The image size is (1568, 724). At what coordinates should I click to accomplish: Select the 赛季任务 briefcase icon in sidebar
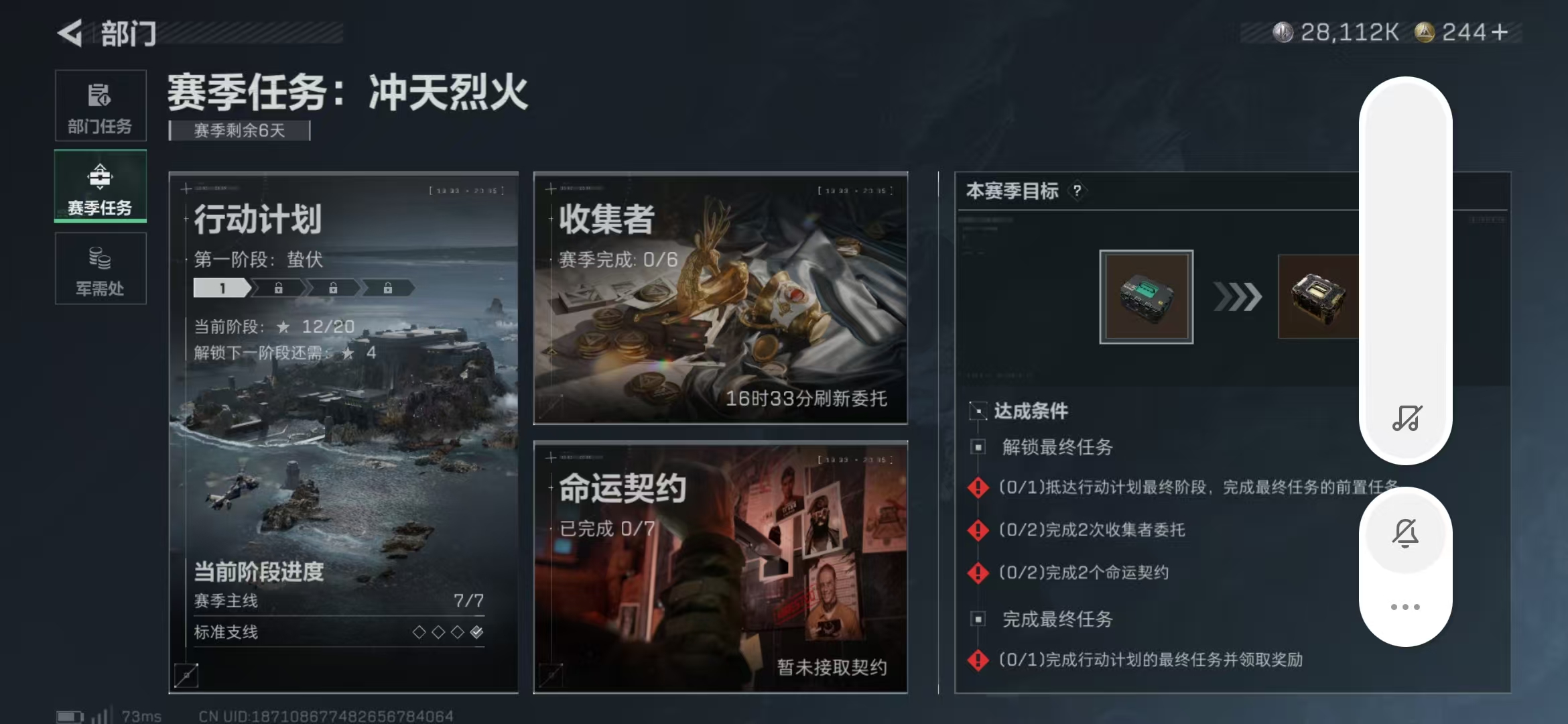[101, 177]
